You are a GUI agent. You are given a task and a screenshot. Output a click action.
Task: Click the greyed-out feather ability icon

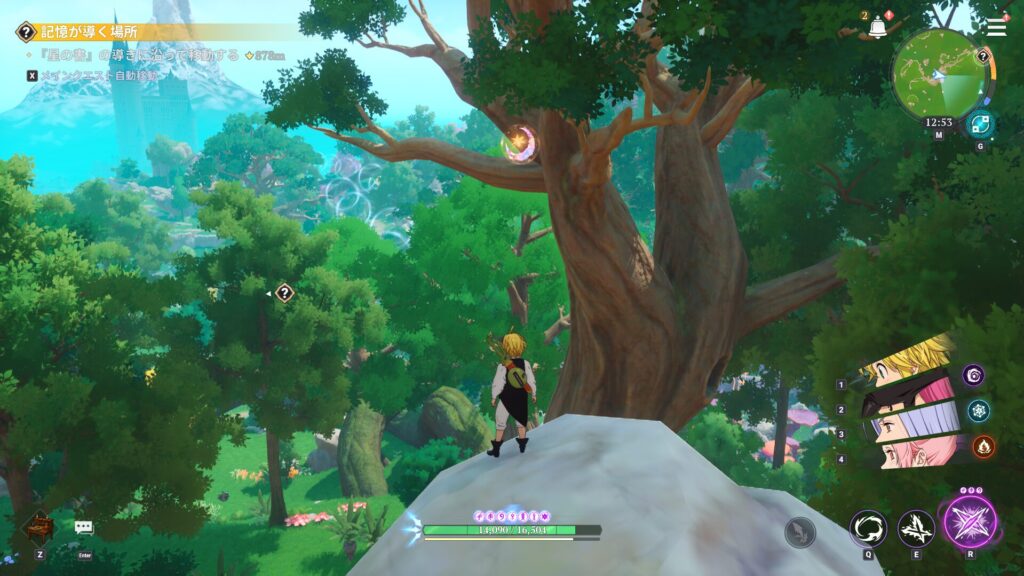(800, 531)
